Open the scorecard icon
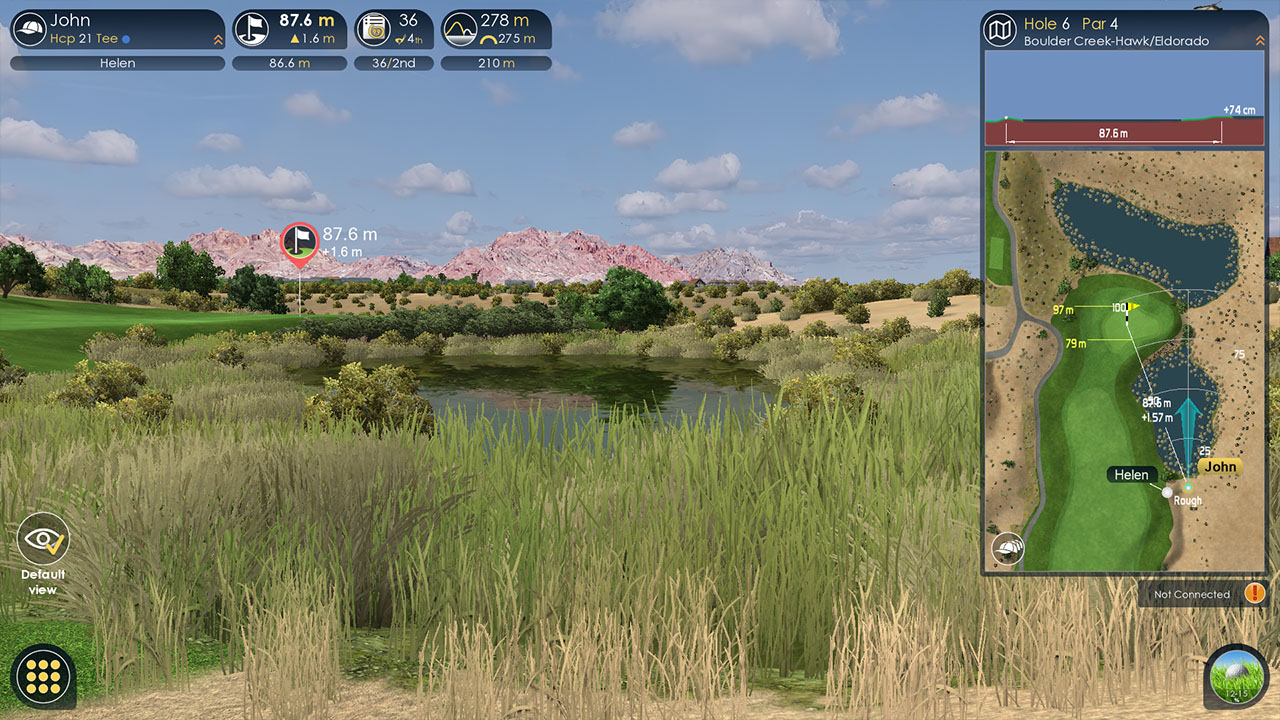Image resolution: width=1280 pixels, height=720 pixels. [374, 29]
